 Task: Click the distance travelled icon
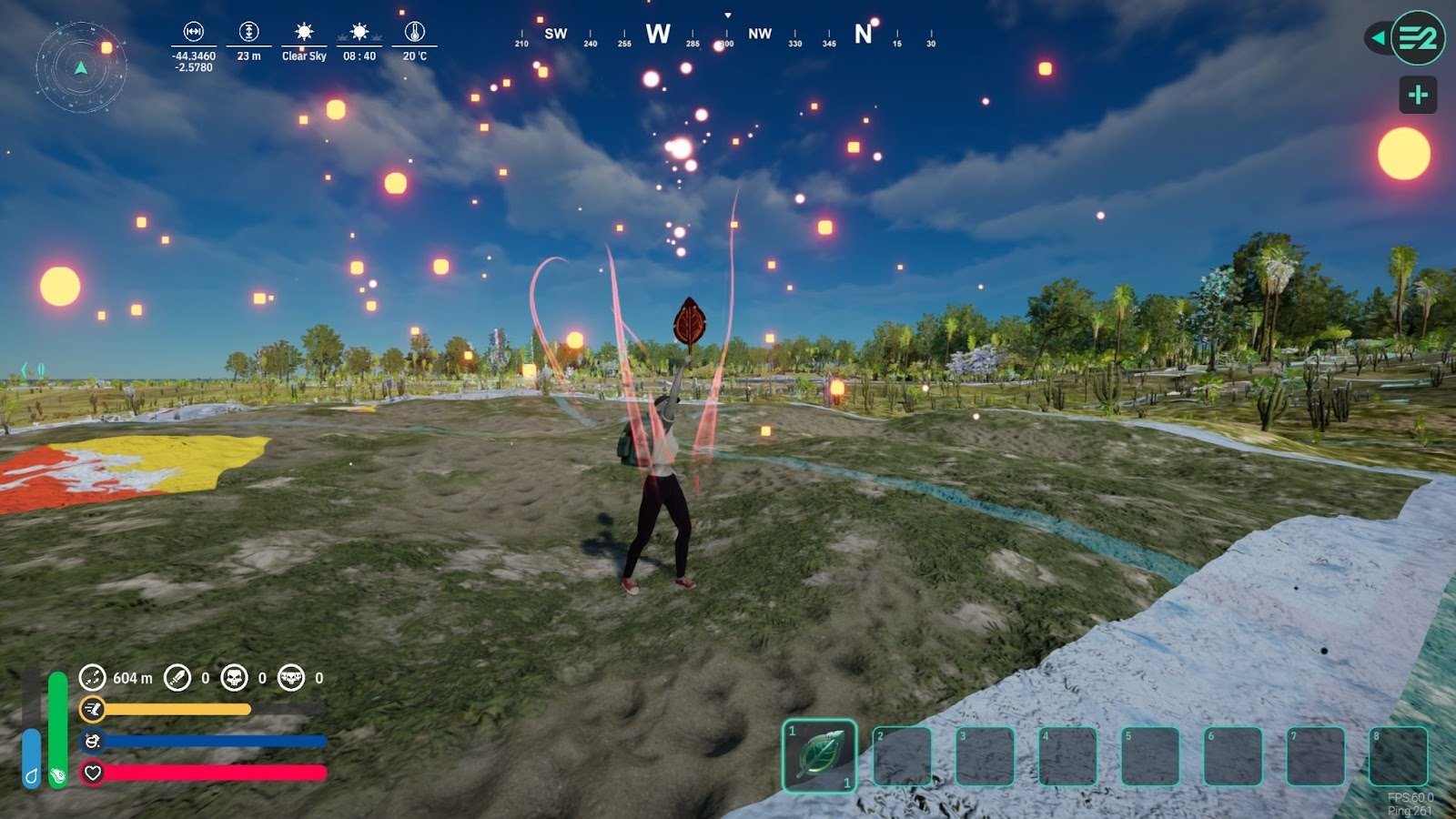pyautogui.click(x=92, y=677)
